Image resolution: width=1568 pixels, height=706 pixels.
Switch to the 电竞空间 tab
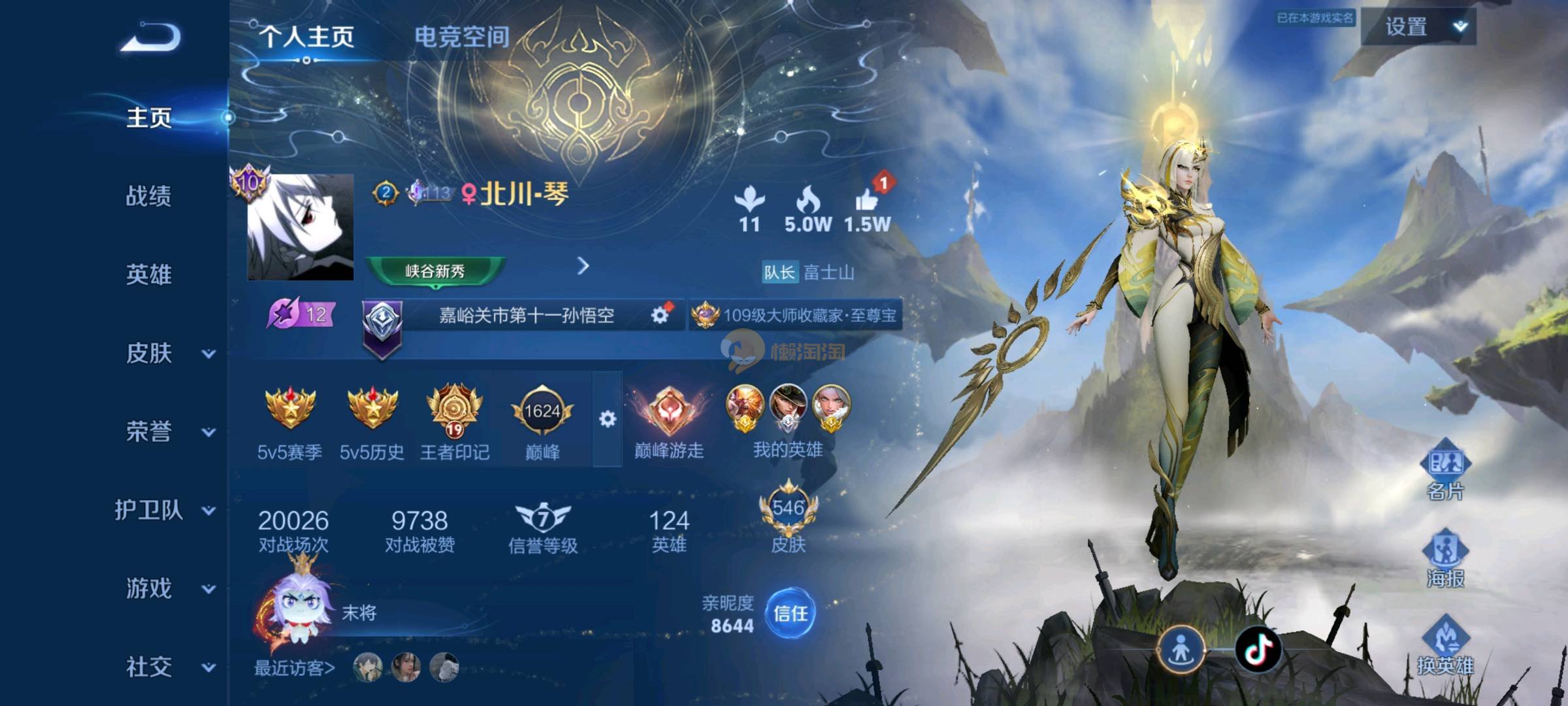point(462,37)
